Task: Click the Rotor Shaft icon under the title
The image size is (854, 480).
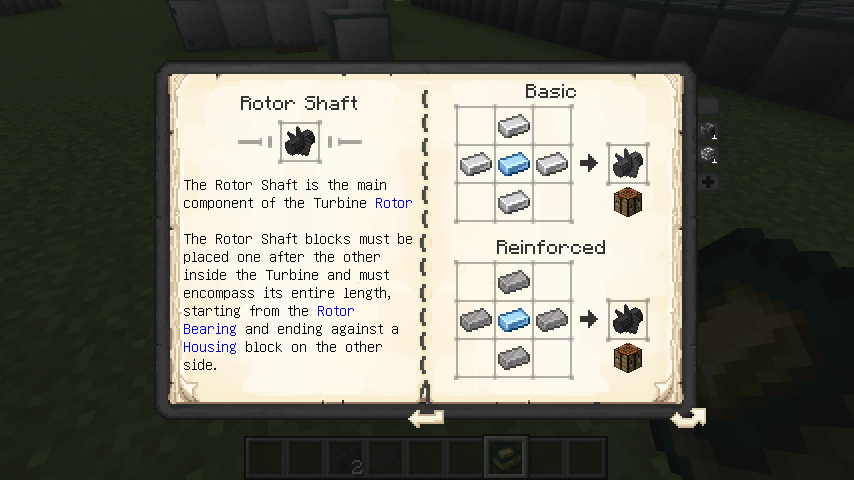Action: point(298,142)
